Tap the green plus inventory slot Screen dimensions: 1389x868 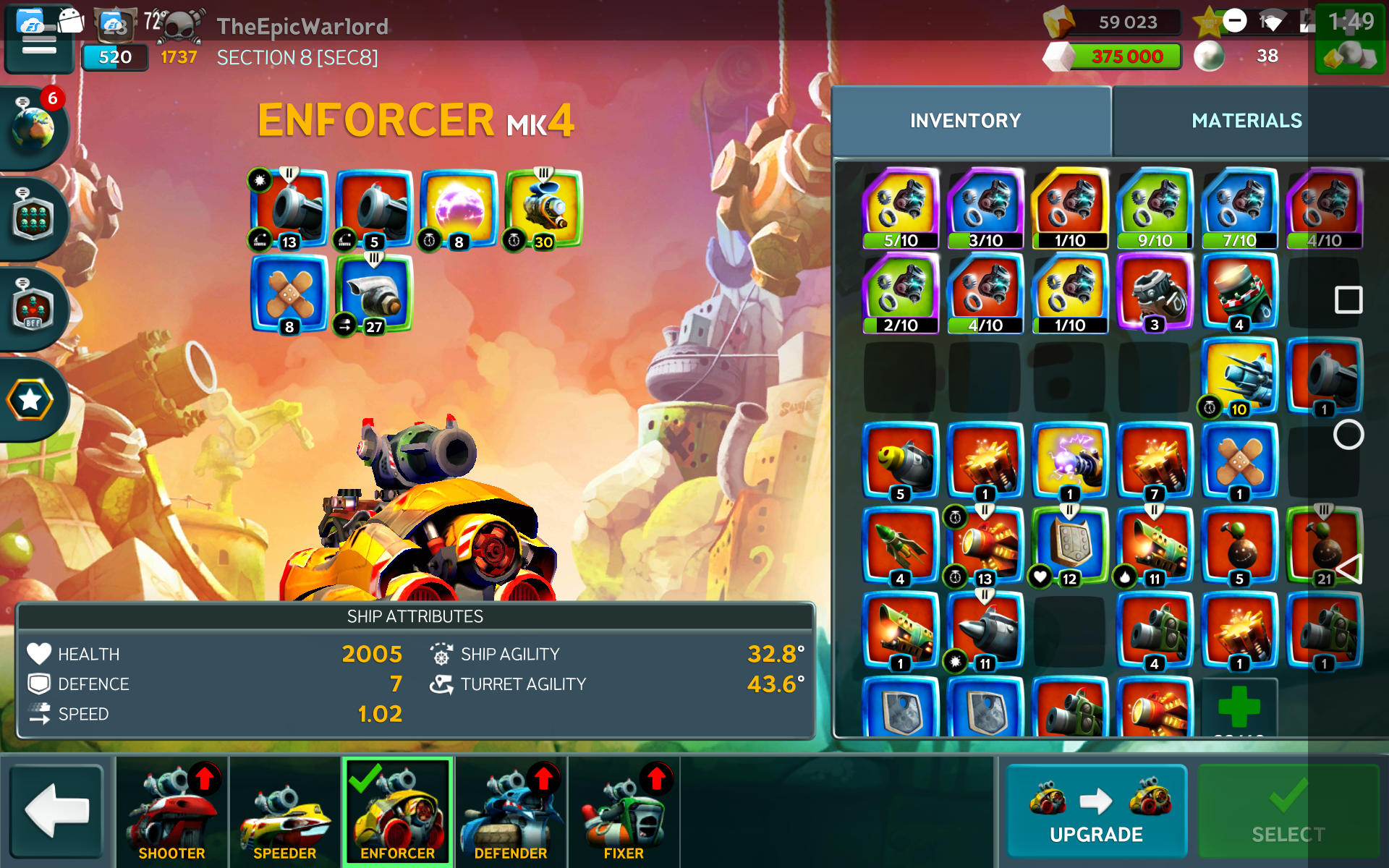1239,707
